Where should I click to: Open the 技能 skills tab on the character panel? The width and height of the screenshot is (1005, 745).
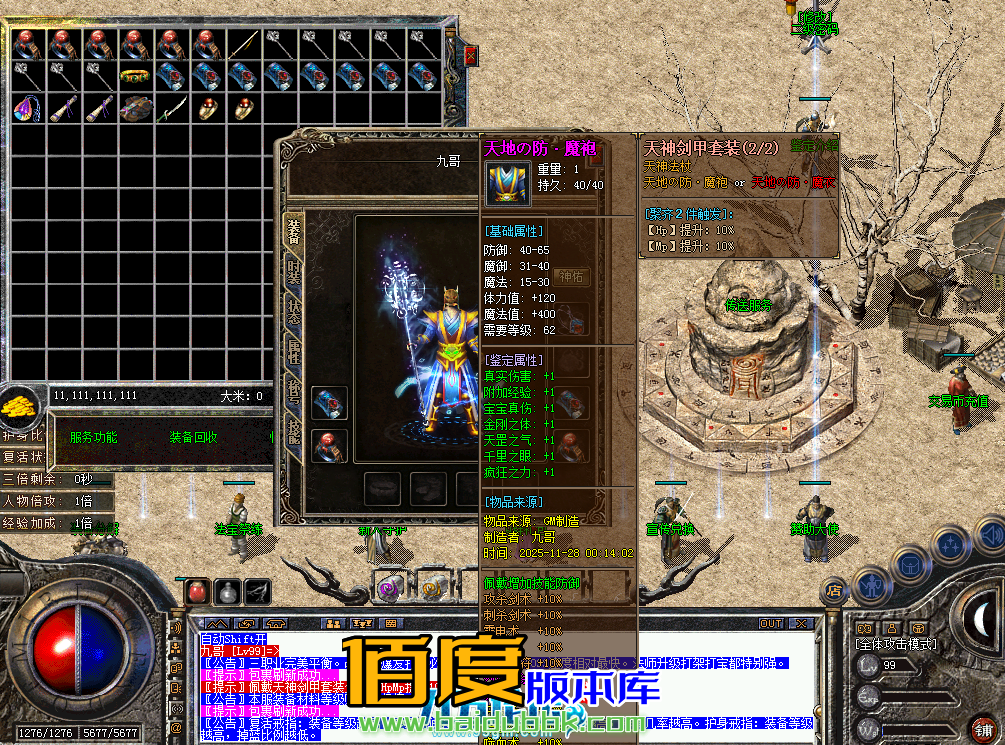pyautogui.click(x=293, y=430)
